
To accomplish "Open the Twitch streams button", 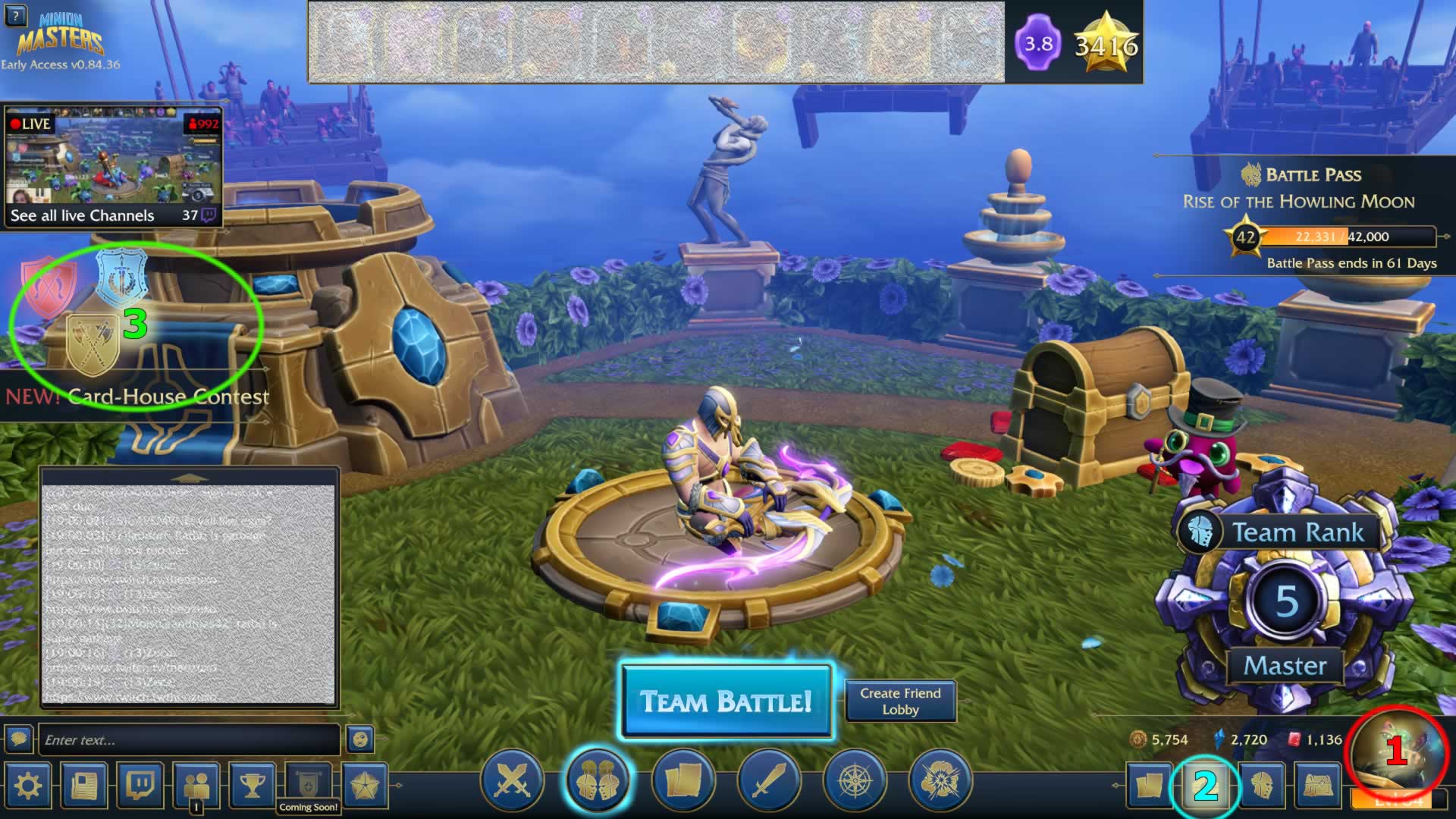I will pyautogui.click(x=140, y=785).
